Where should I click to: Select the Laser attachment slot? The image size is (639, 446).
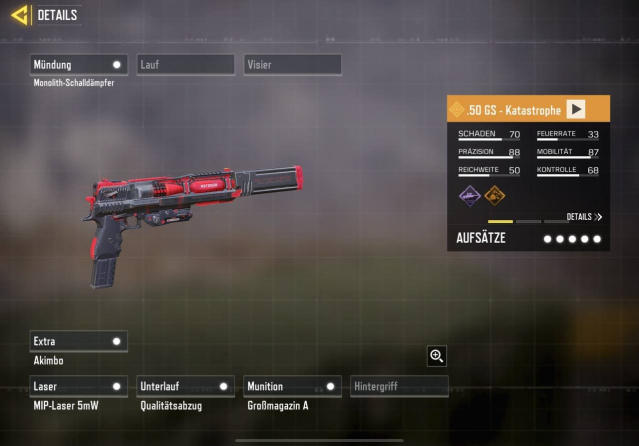[x=79, y=386]
